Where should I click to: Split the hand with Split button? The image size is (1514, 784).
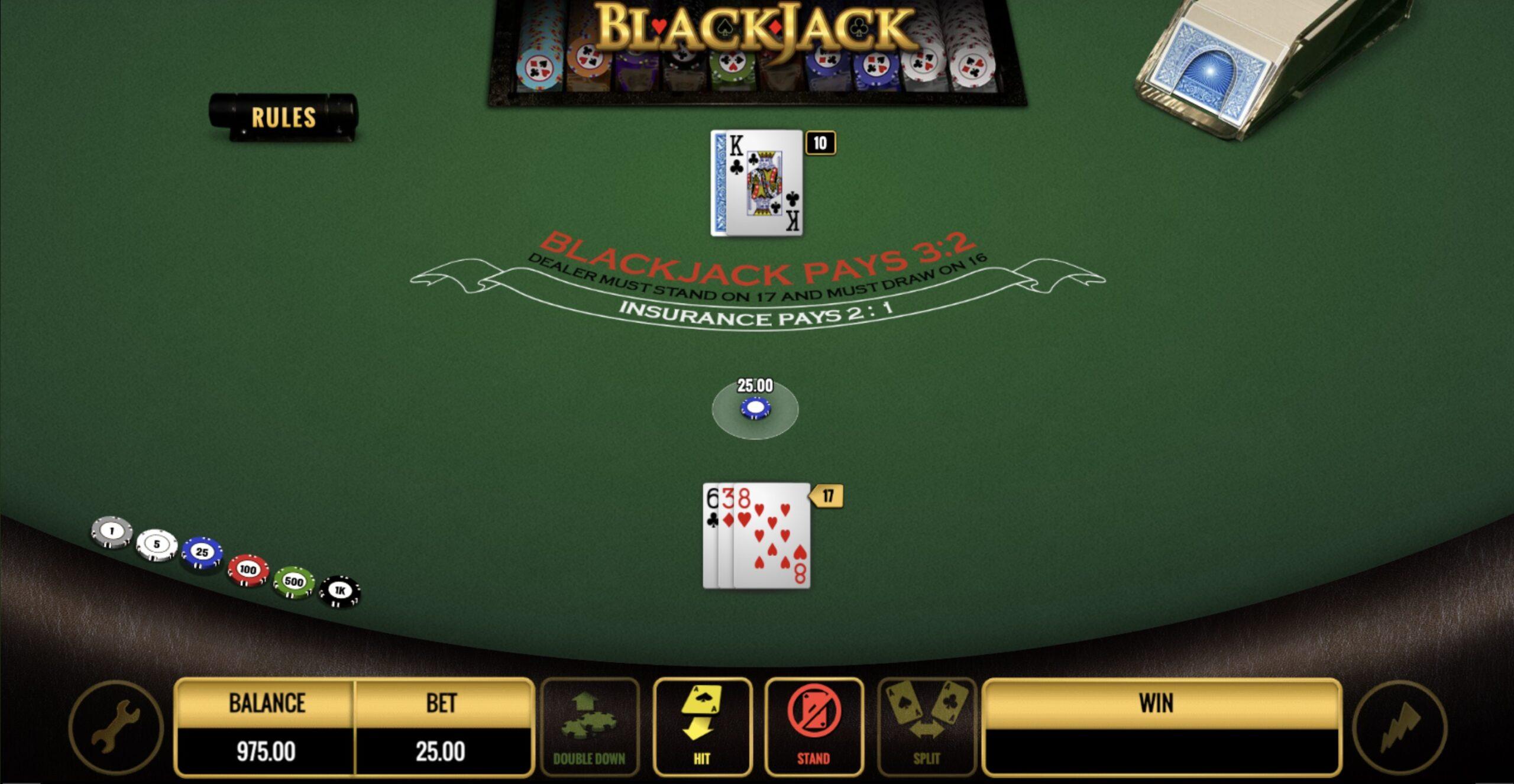(x=926, y=726)
